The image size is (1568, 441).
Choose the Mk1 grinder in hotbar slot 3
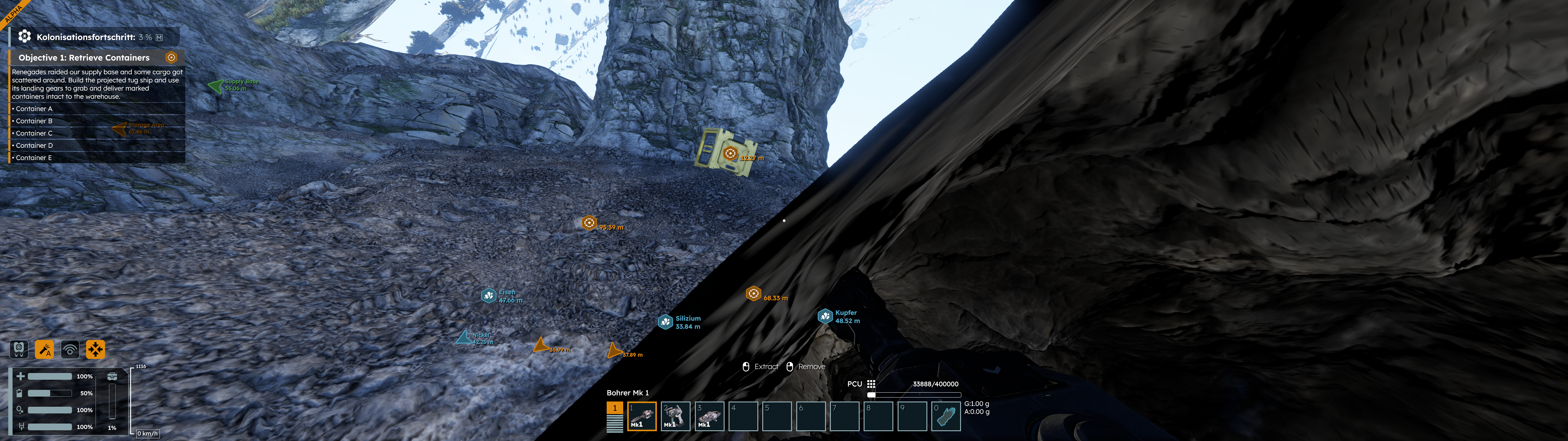(x=709, y=416)
